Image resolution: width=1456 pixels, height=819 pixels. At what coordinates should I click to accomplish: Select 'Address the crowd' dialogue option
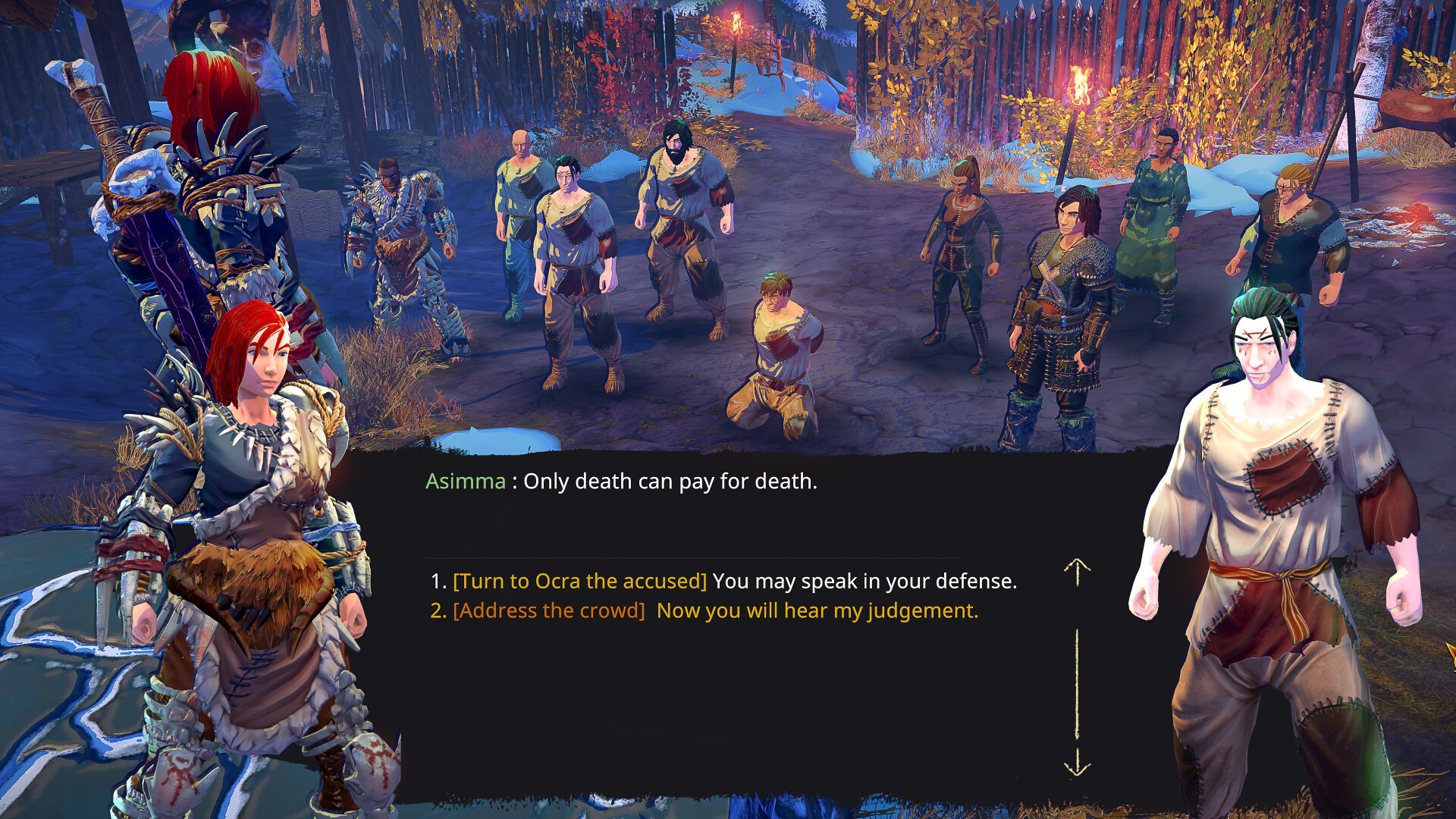tap(704, 610)
